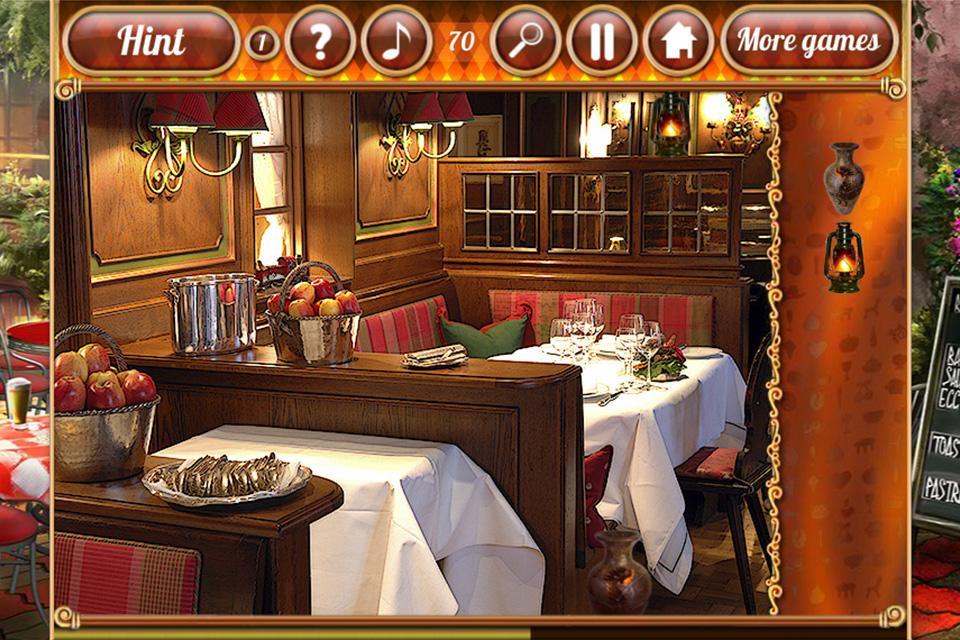This screenshot has width=960, height=640.
Task: Open help with the question mark button
Action: click(x=320, y=41)
